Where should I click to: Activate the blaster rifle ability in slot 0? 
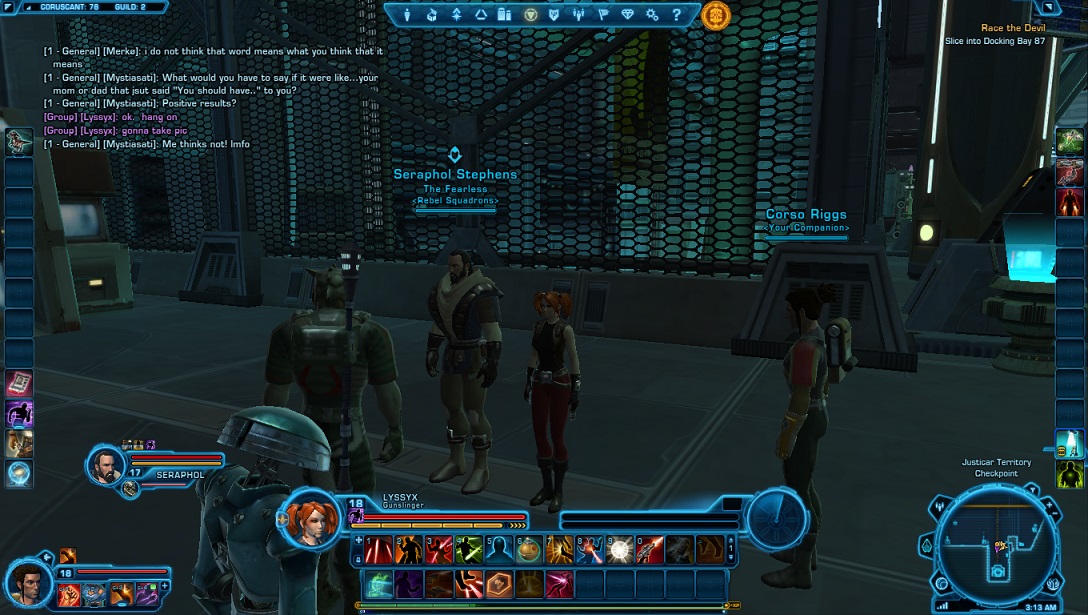(650, 549)
